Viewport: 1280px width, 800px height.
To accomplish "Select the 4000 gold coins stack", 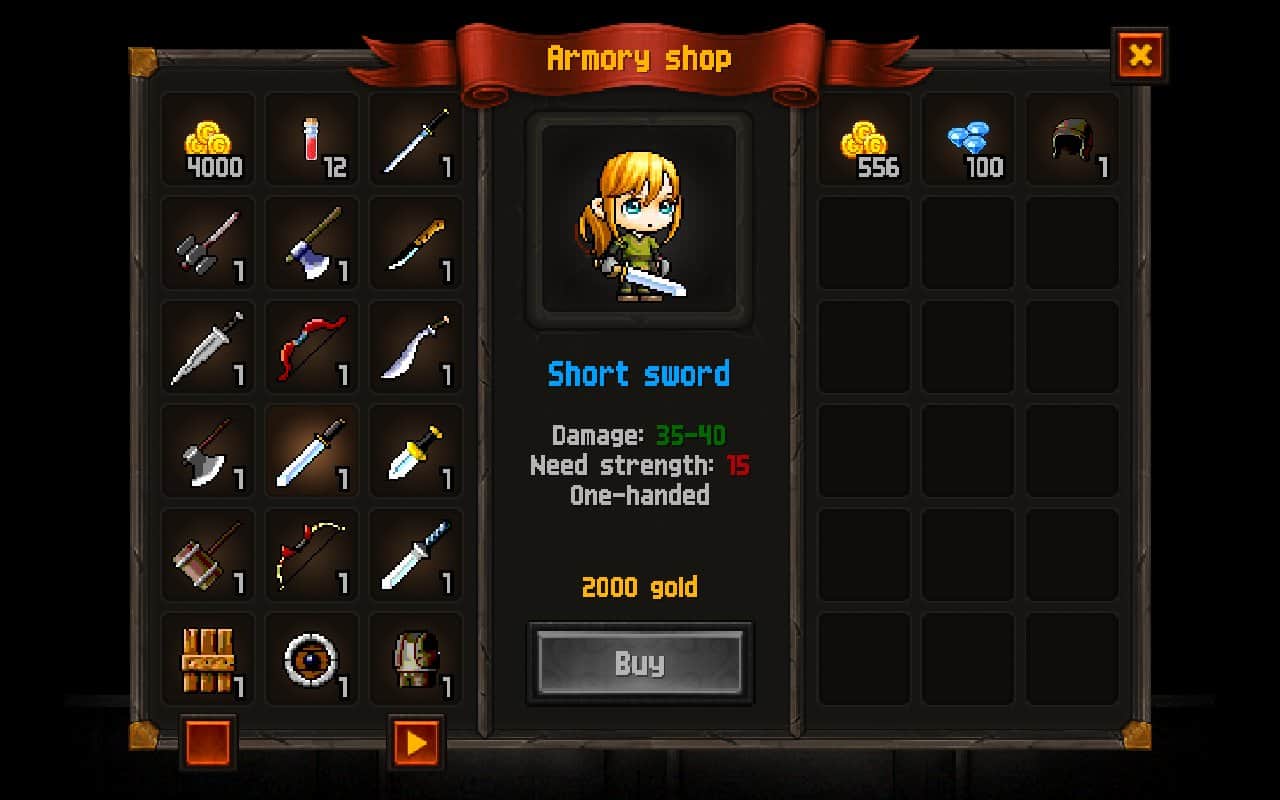I will click(x=207, y=140).
